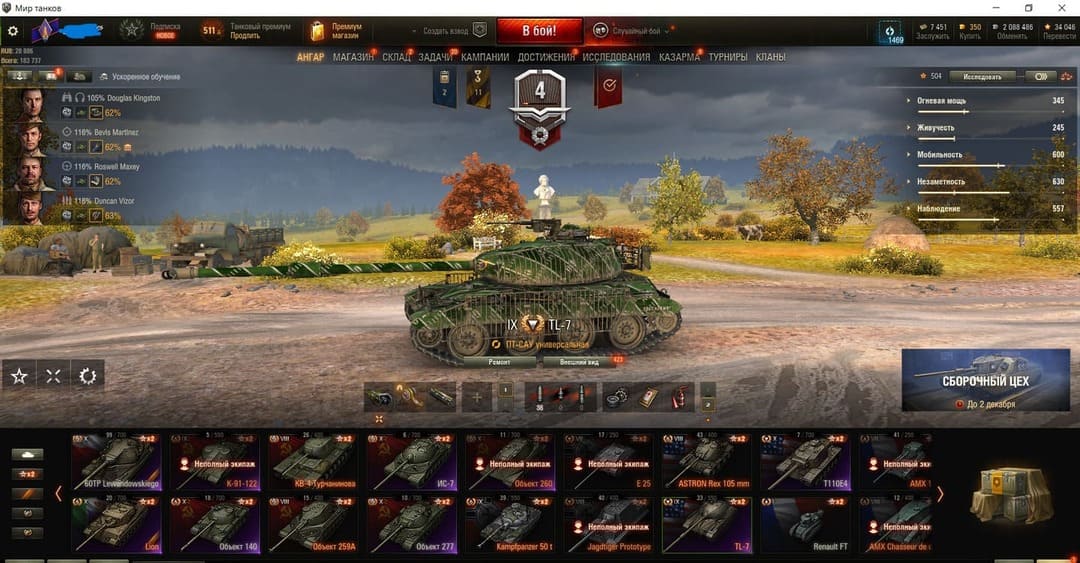Close the game window
Viewport: 1080px width, 563px height.
click(x=1062, y=8)
